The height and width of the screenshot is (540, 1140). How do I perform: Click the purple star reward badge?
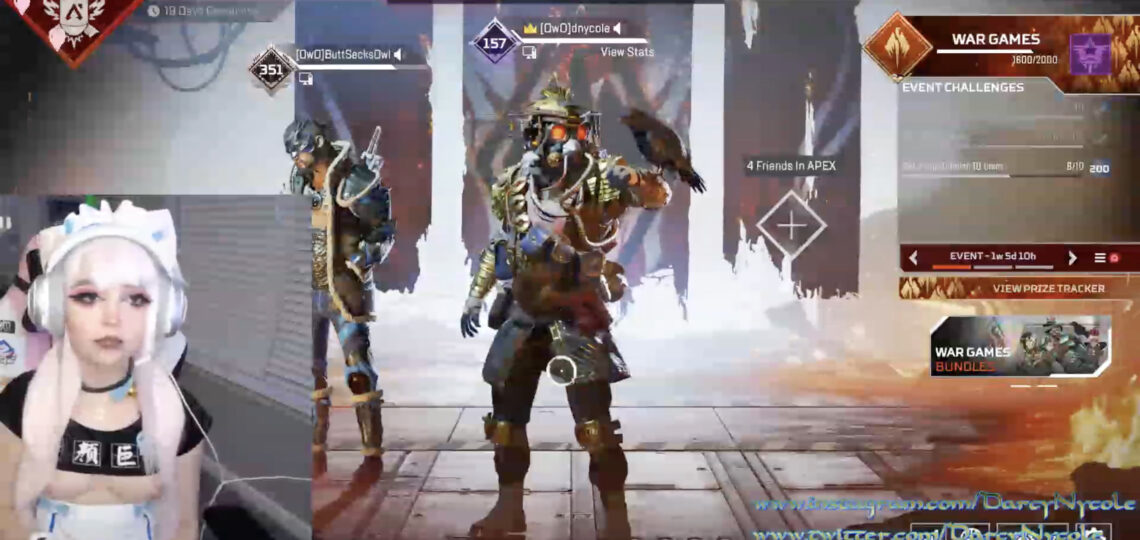click(x=1090, y=53)
